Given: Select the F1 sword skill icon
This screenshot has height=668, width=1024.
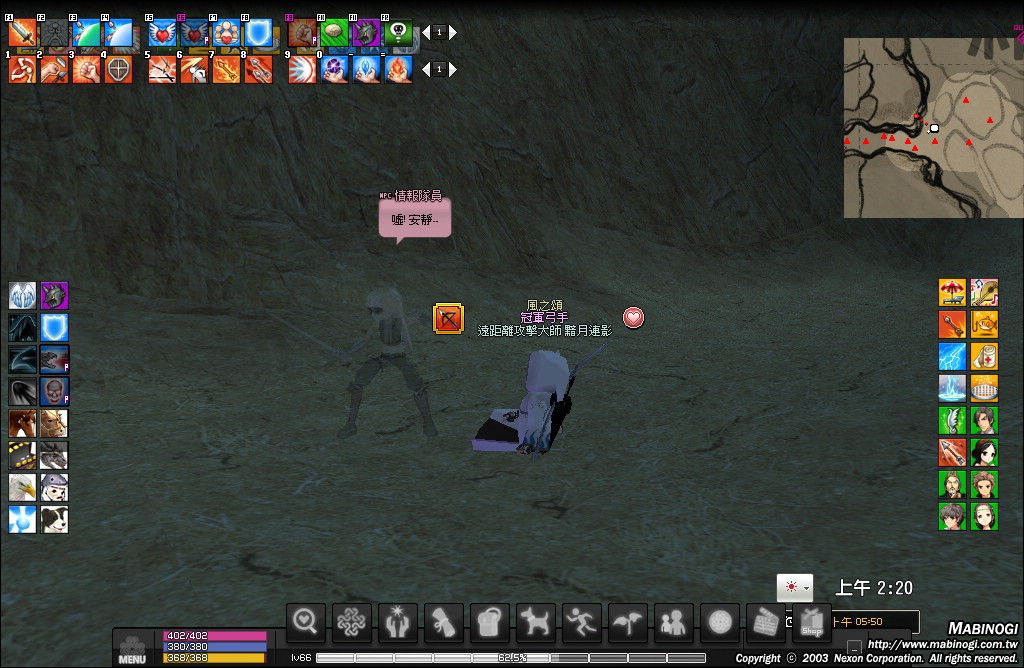Looking at the screenshot, I should click(x=22, y=33).
